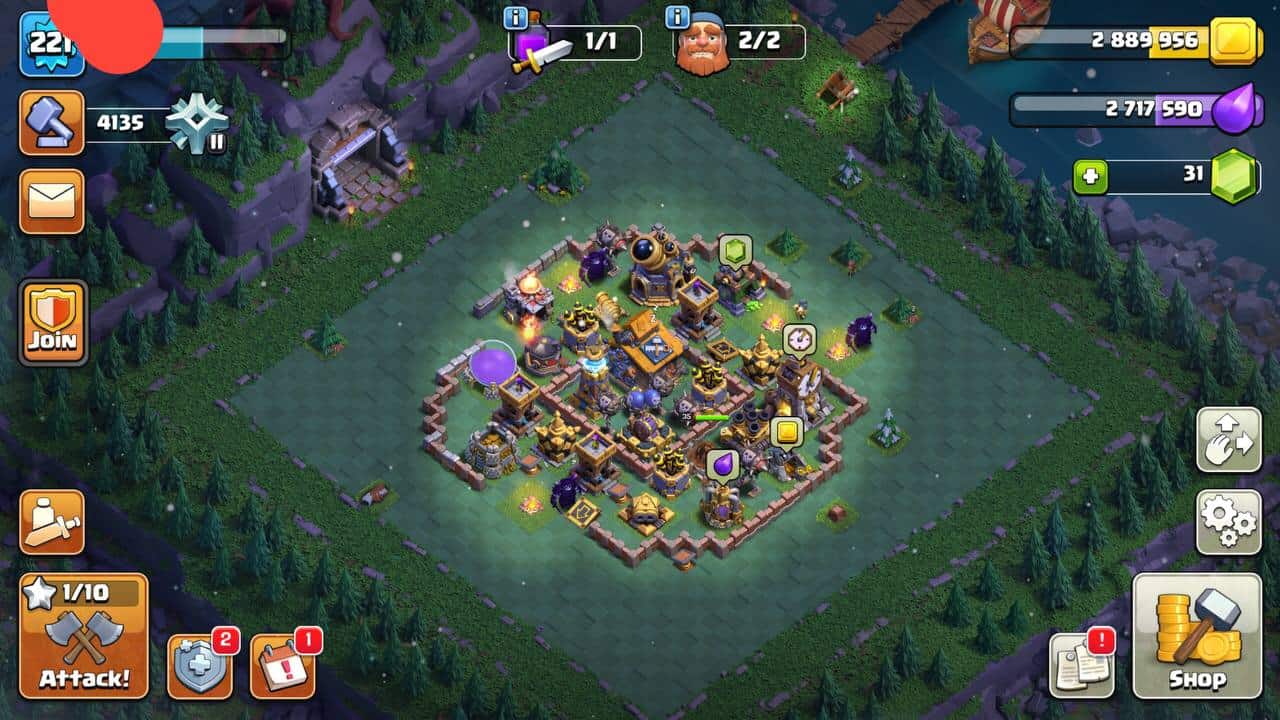The height and width of the screenshot is (720, 1280).
Task: Open the Shop menu
Action: click(x=1197, y=636)
